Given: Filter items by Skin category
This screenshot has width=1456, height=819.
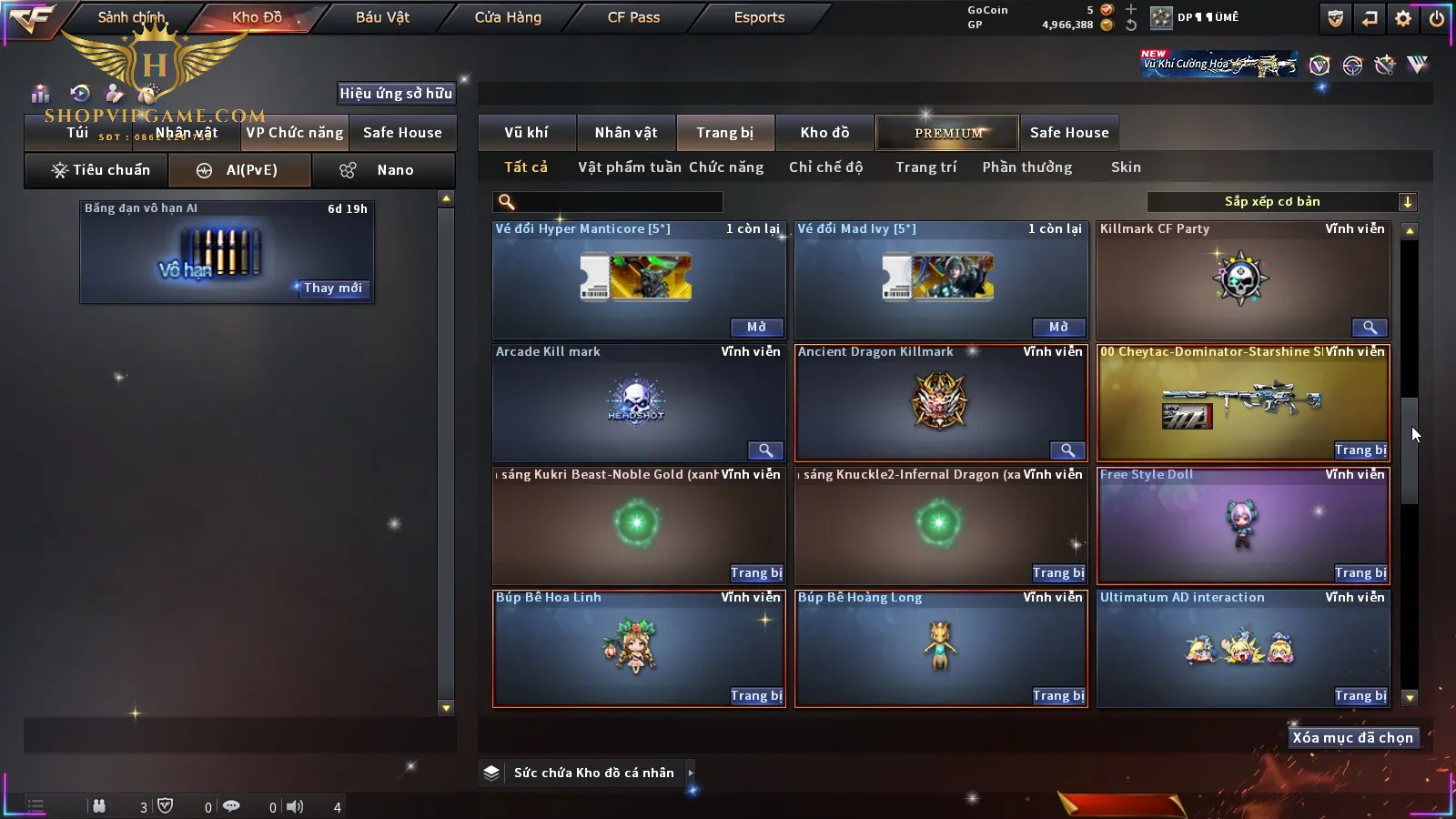Looking at the screenshot, I should (x=1126, y=167).
